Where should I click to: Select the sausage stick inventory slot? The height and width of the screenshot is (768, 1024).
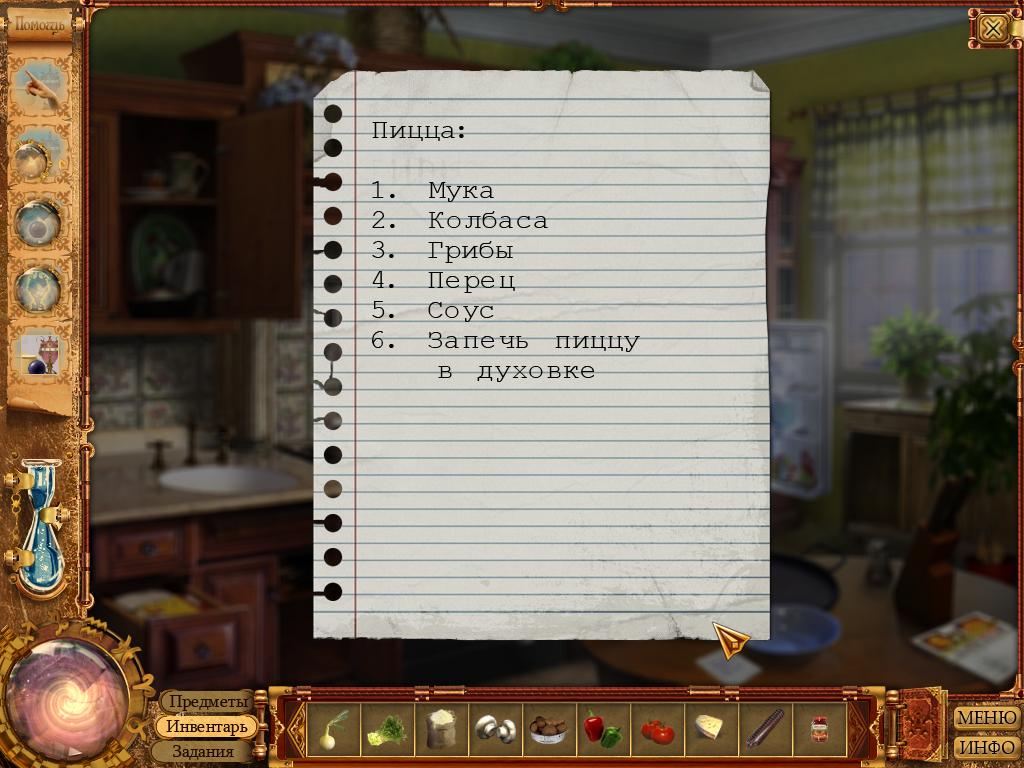(765, 728)
